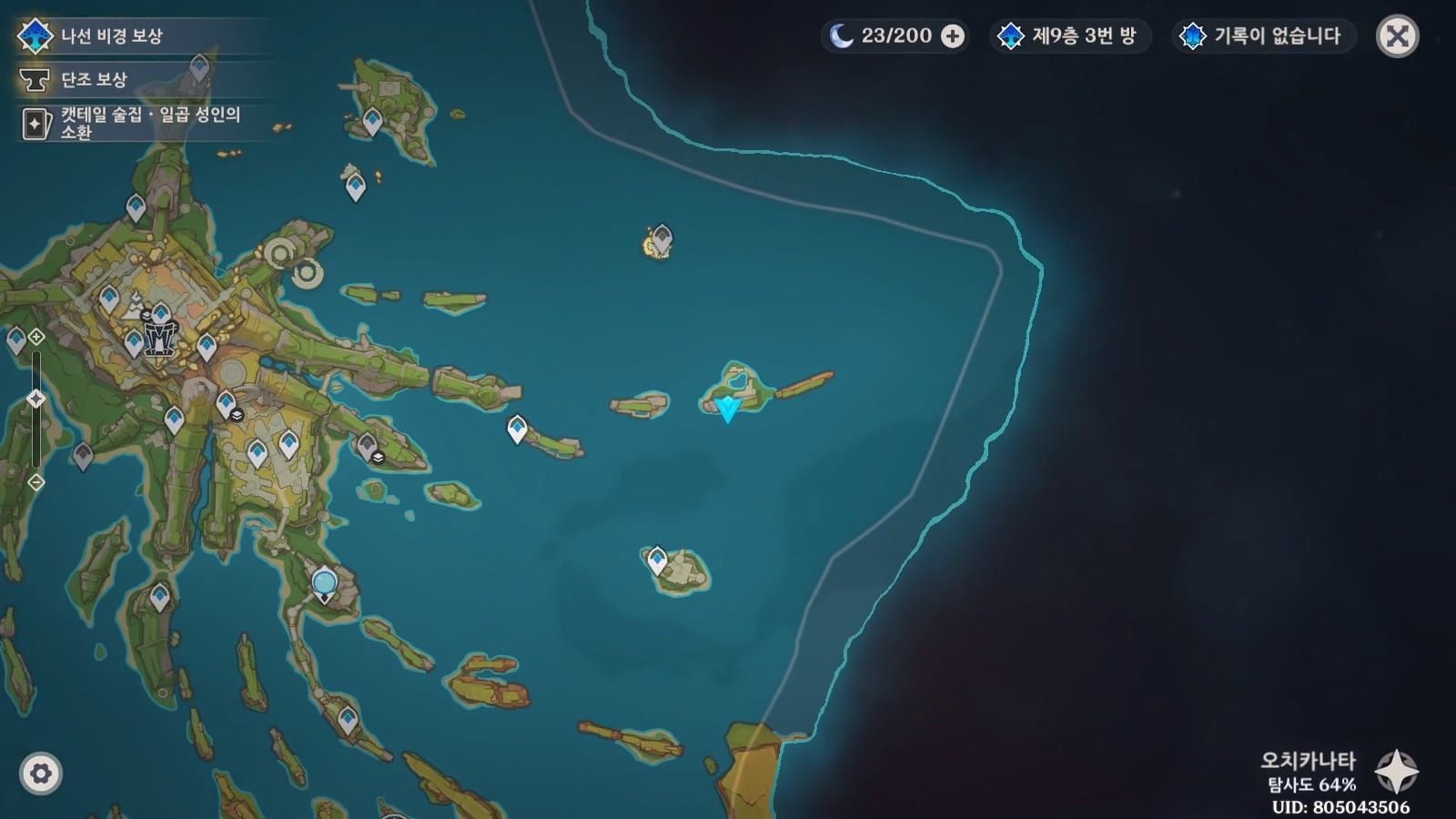Click the cyan player location arrow
The image size is (1456, 819).
tap(727, 409)
